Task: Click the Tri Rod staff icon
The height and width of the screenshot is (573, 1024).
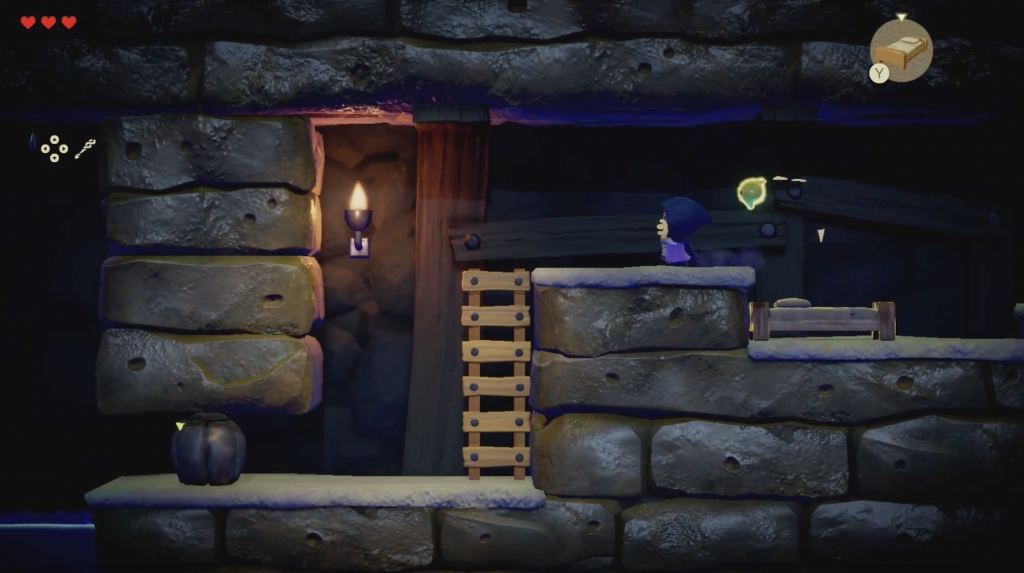Action: 85,148
